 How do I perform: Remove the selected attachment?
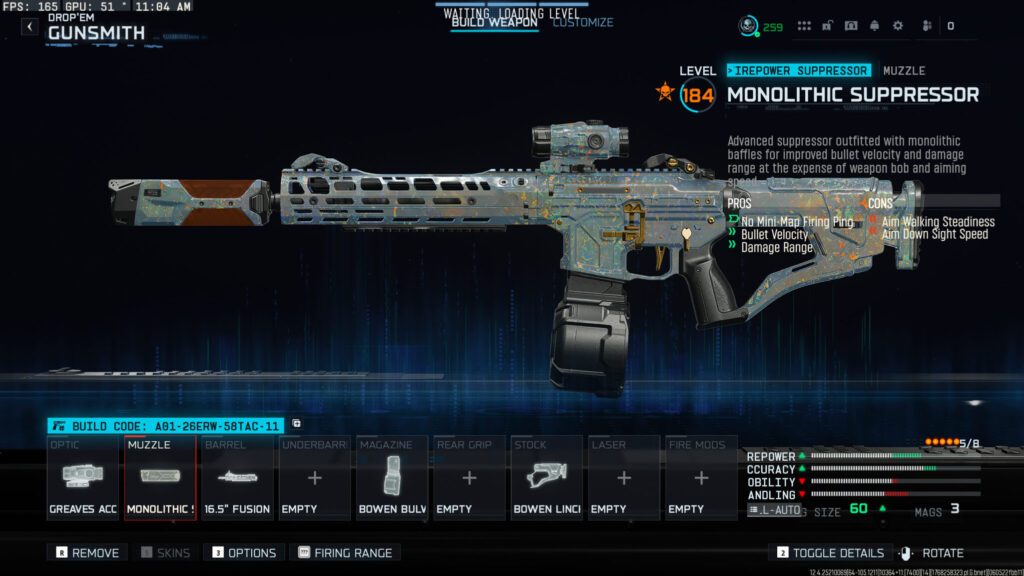pyautogui.click(x=88, y=553)
